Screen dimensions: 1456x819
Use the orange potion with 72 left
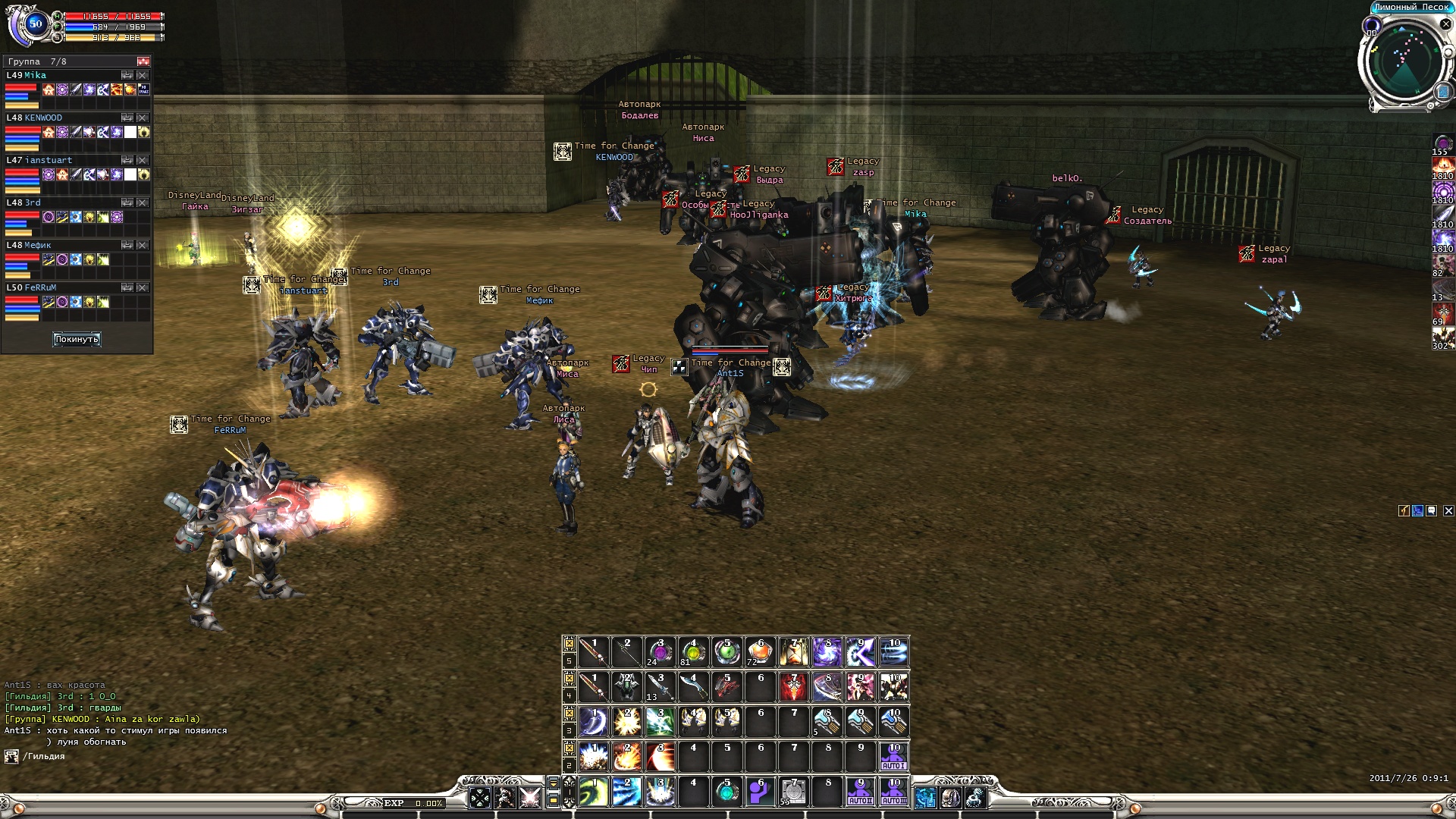759,652
